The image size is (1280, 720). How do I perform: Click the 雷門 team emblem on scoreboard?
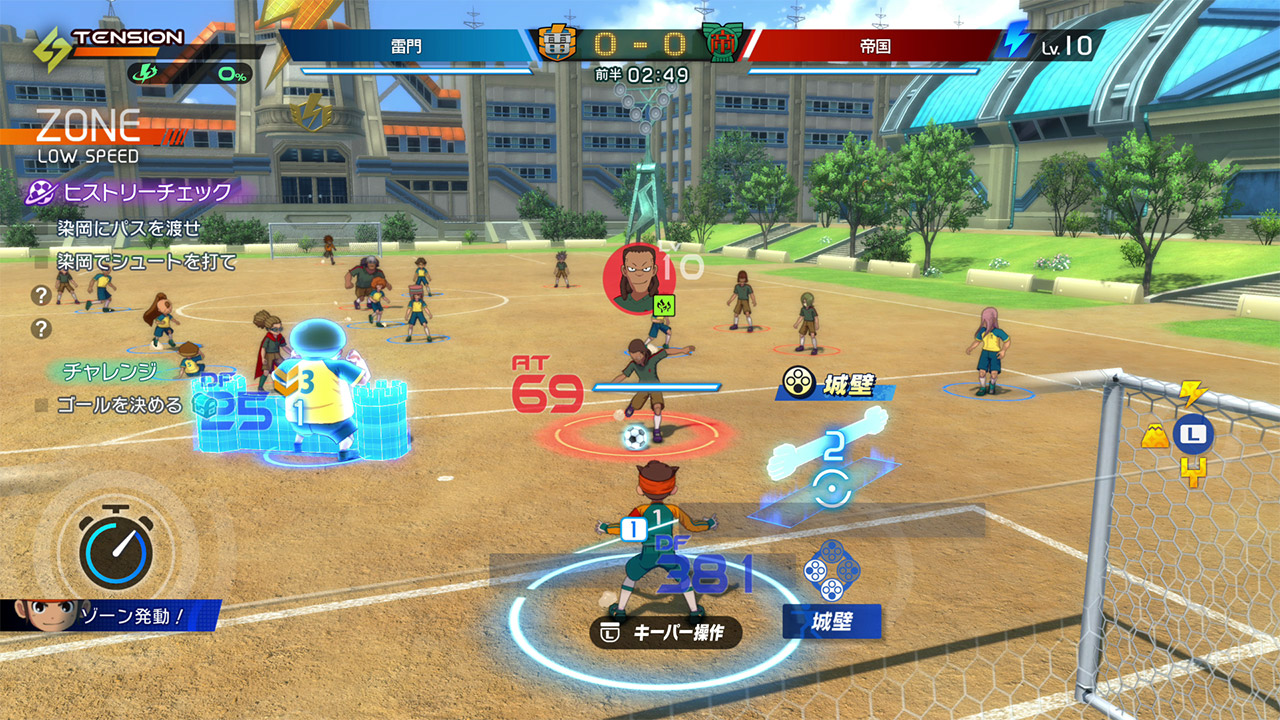point(557,44)
